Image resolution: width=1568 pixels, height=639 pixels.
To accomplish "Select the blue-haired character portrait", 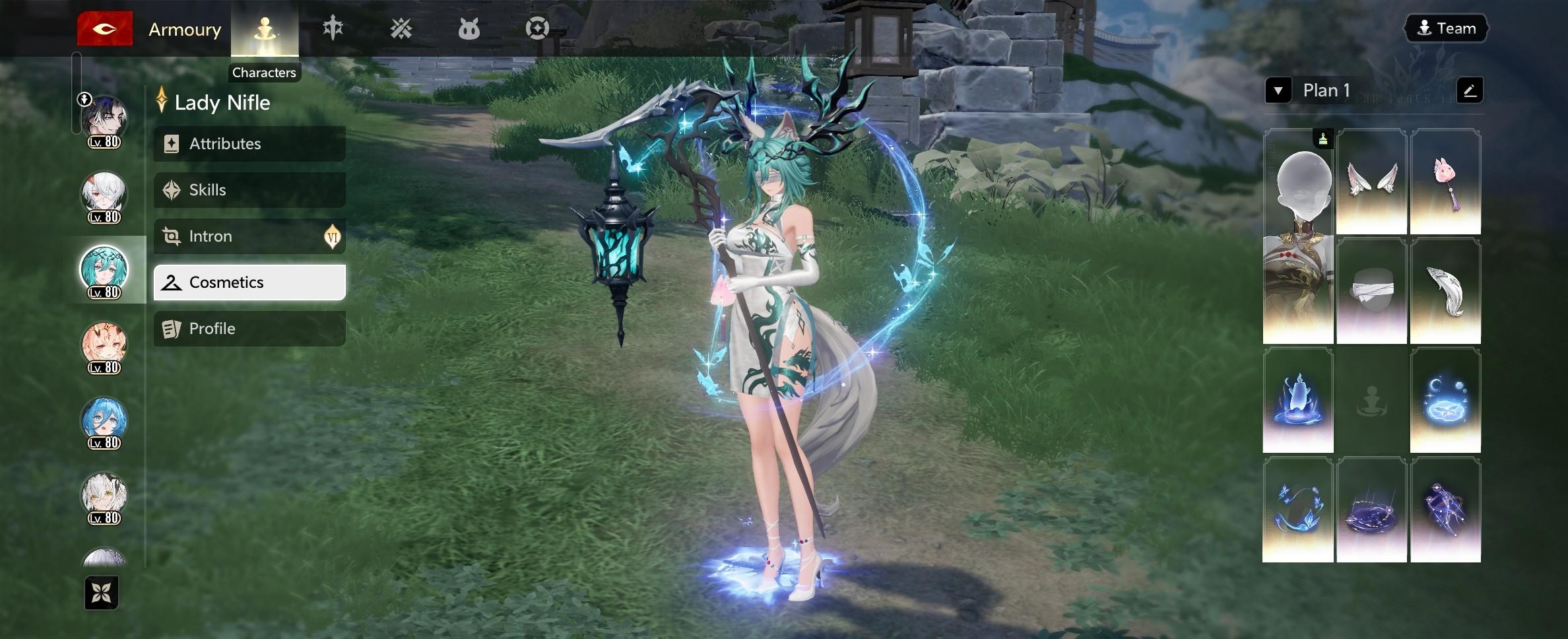I will 104,421.
